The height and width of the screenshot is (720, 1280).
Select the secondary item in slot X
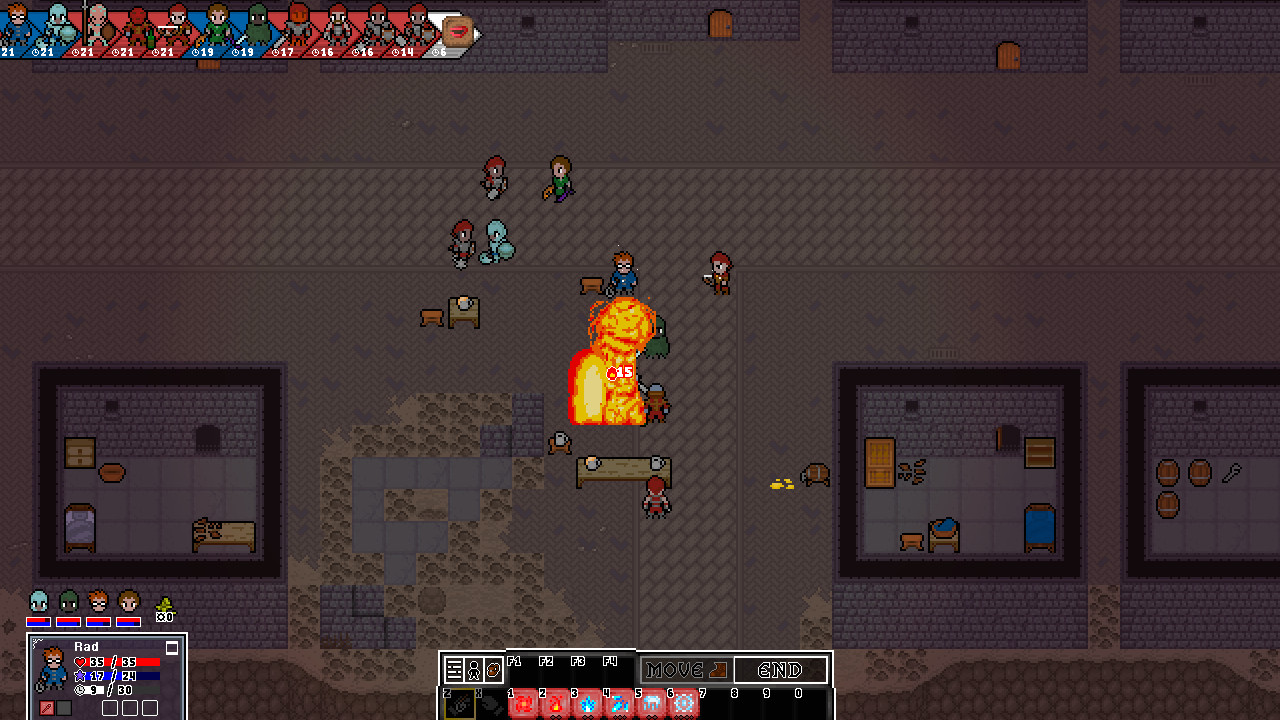tap(491, 704)
